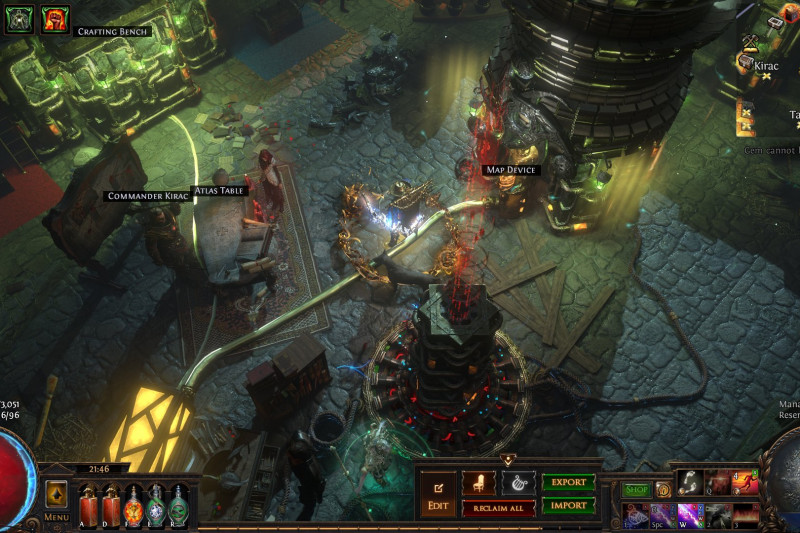
Task: Activate the footprints skill icon
Action: tap(689, 483)
